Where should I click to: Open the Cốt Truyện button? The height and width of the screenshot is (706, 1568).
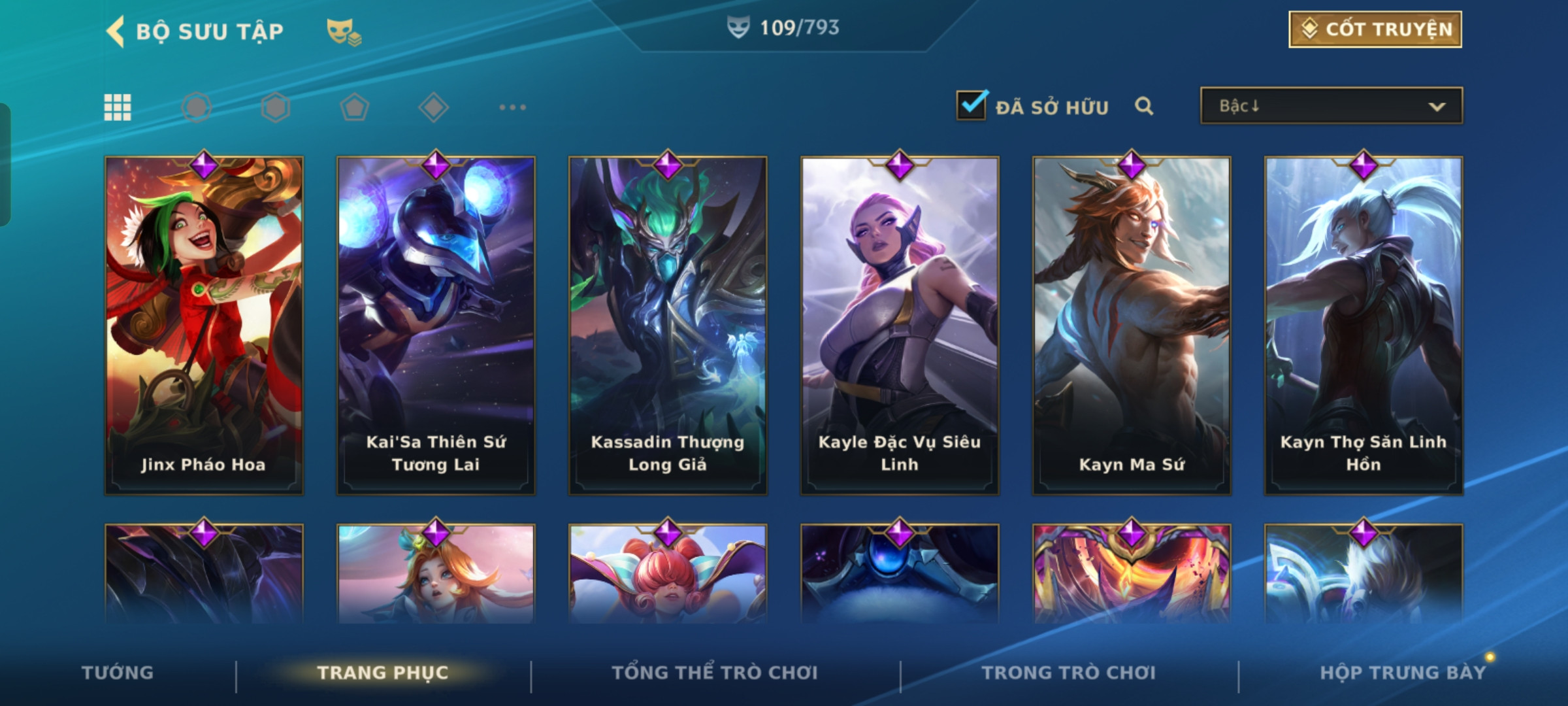click(x=1375, y=29)
